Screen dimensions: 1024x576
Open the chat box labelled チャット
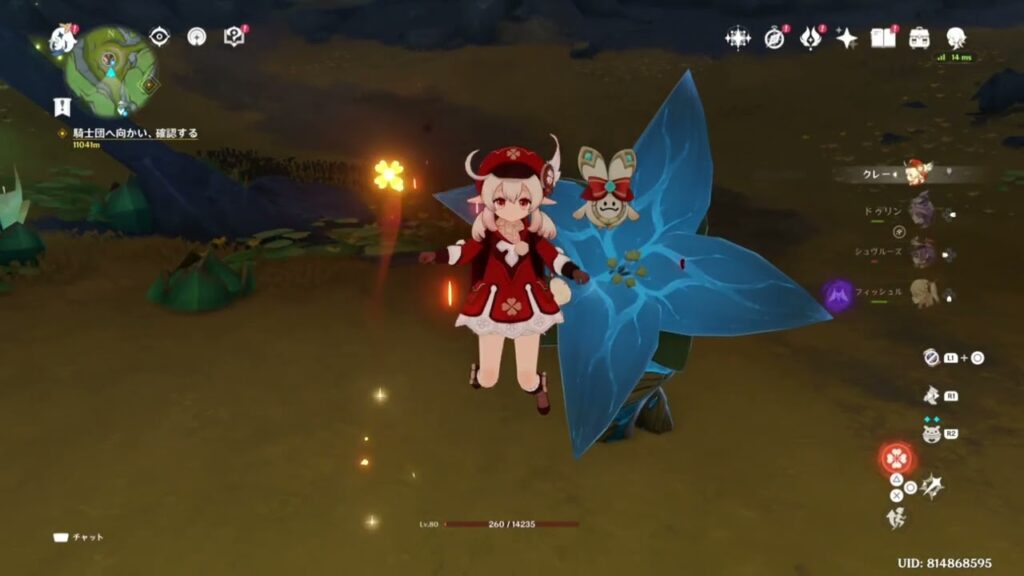coord(79,537)
